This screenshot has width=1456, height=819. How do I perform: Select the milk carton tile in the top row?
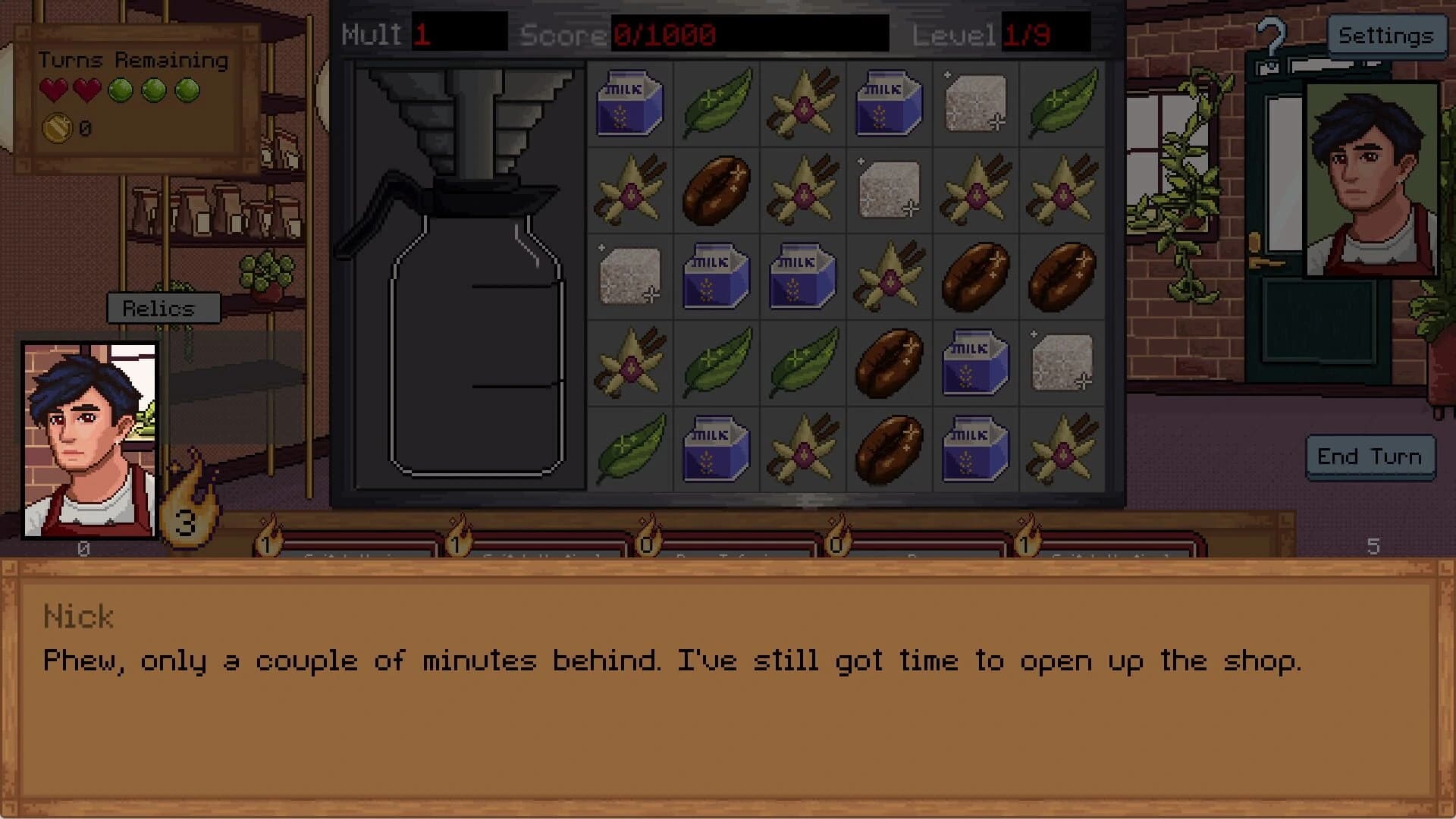pos(629,104)
